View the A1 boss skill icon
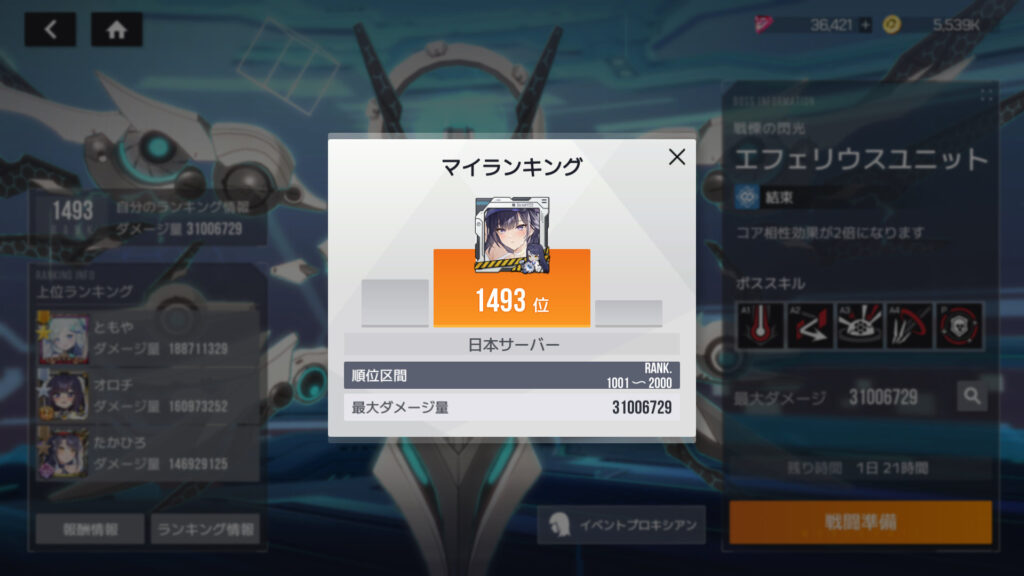Viewport: 1024px width, 576px height. click(759, 327)
